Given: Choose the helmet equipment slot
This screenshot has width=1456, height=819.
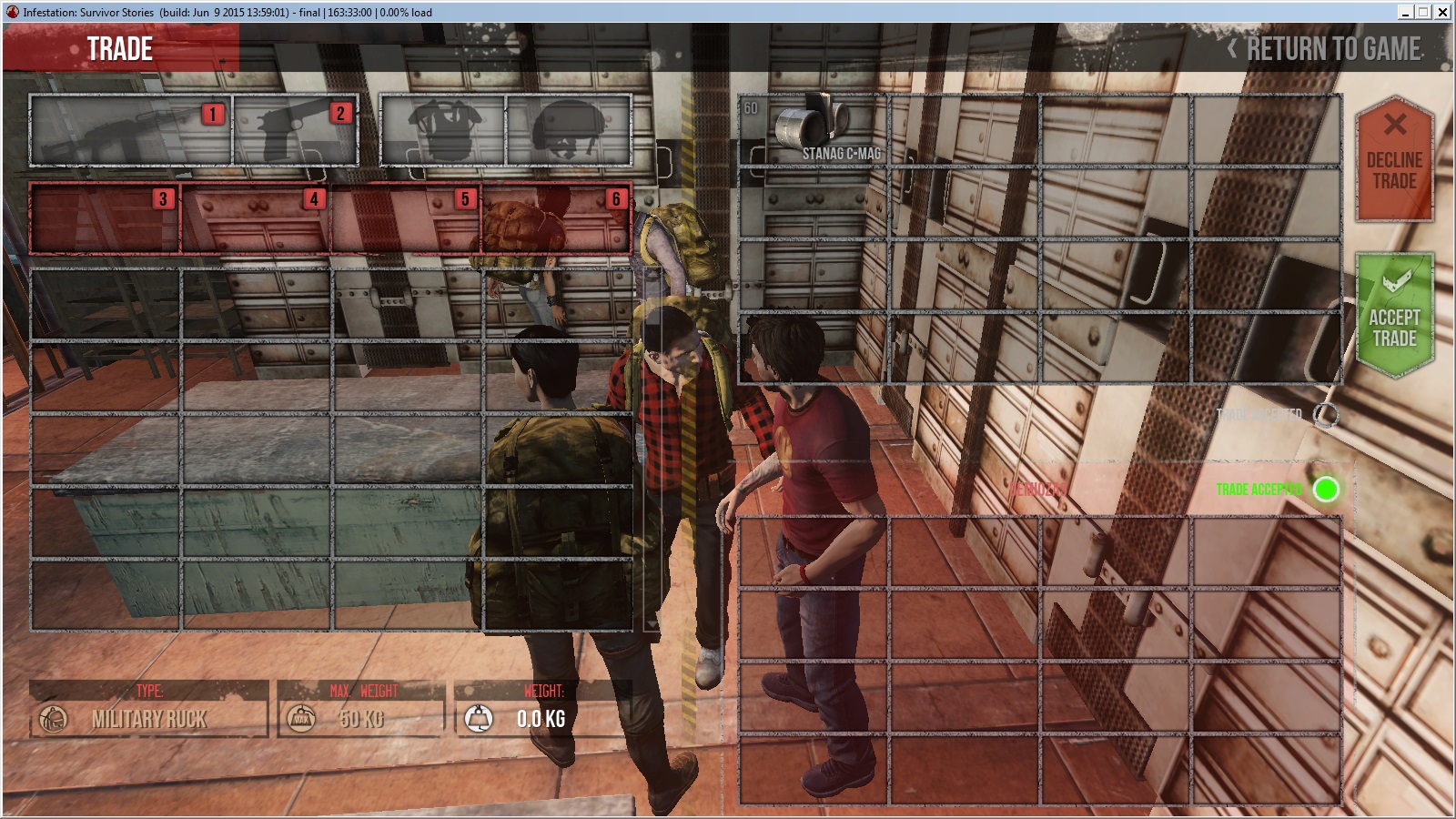Looking at the screenshot, I should [x=569, y=130].
